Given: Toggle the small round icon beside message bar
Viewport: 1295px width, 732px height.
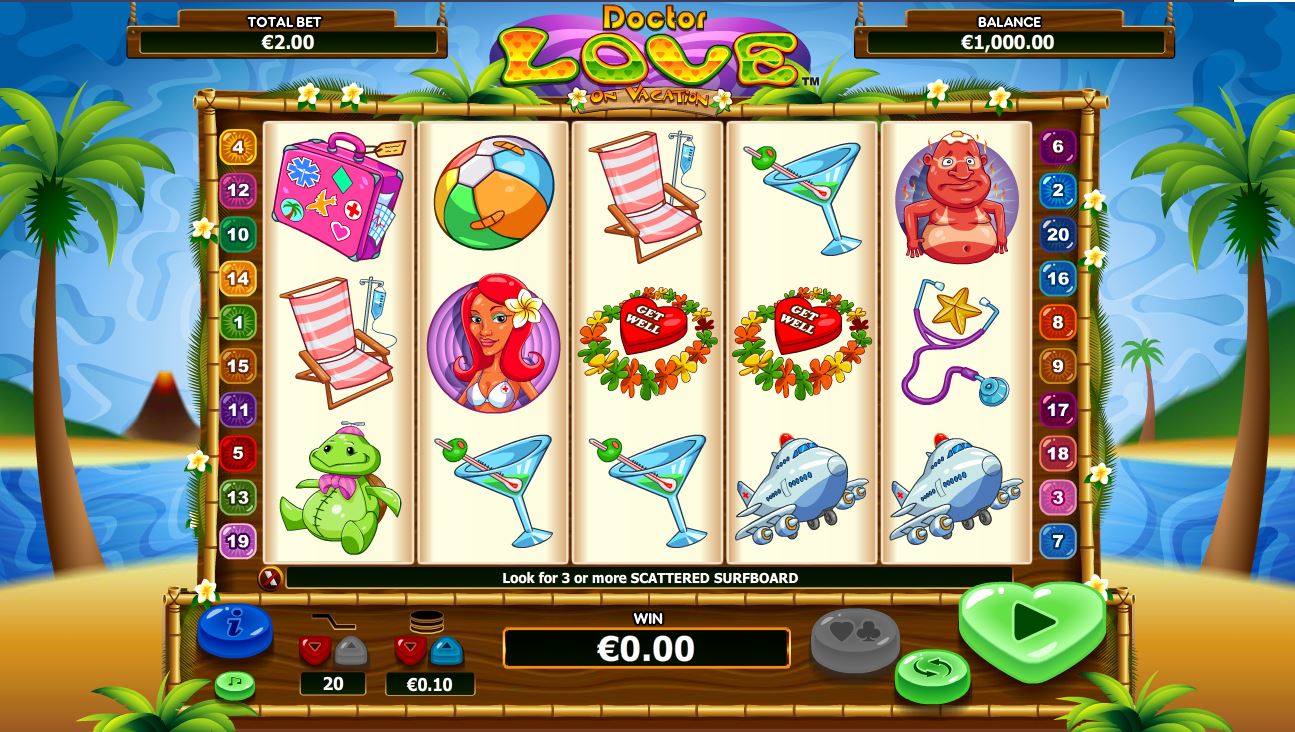Looking at the screenshot, I should (x=269, y=578).
